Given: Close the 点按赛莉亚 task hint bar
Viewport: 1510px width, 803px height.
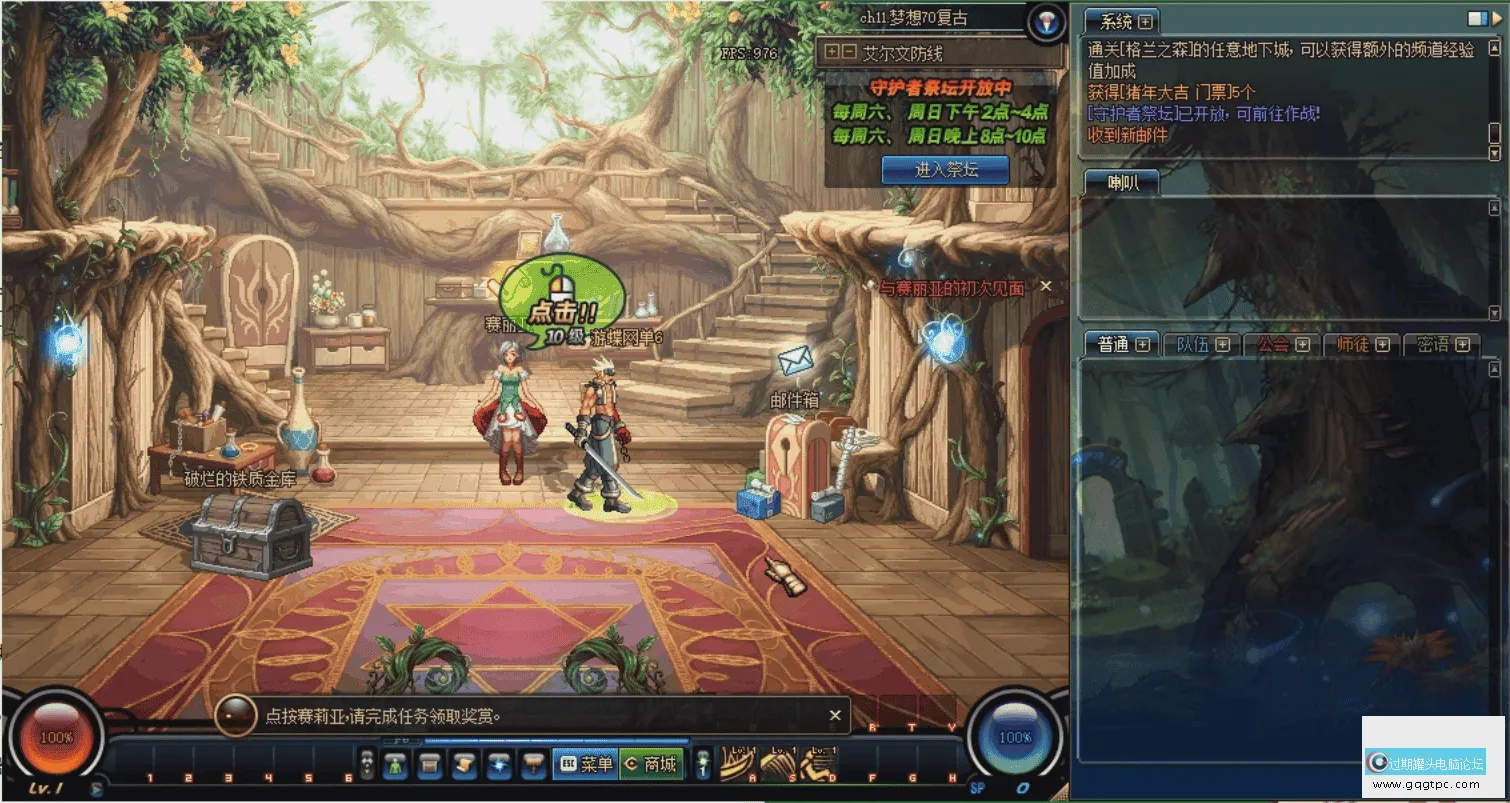Looking at the screenshot, I should [835, 716].
